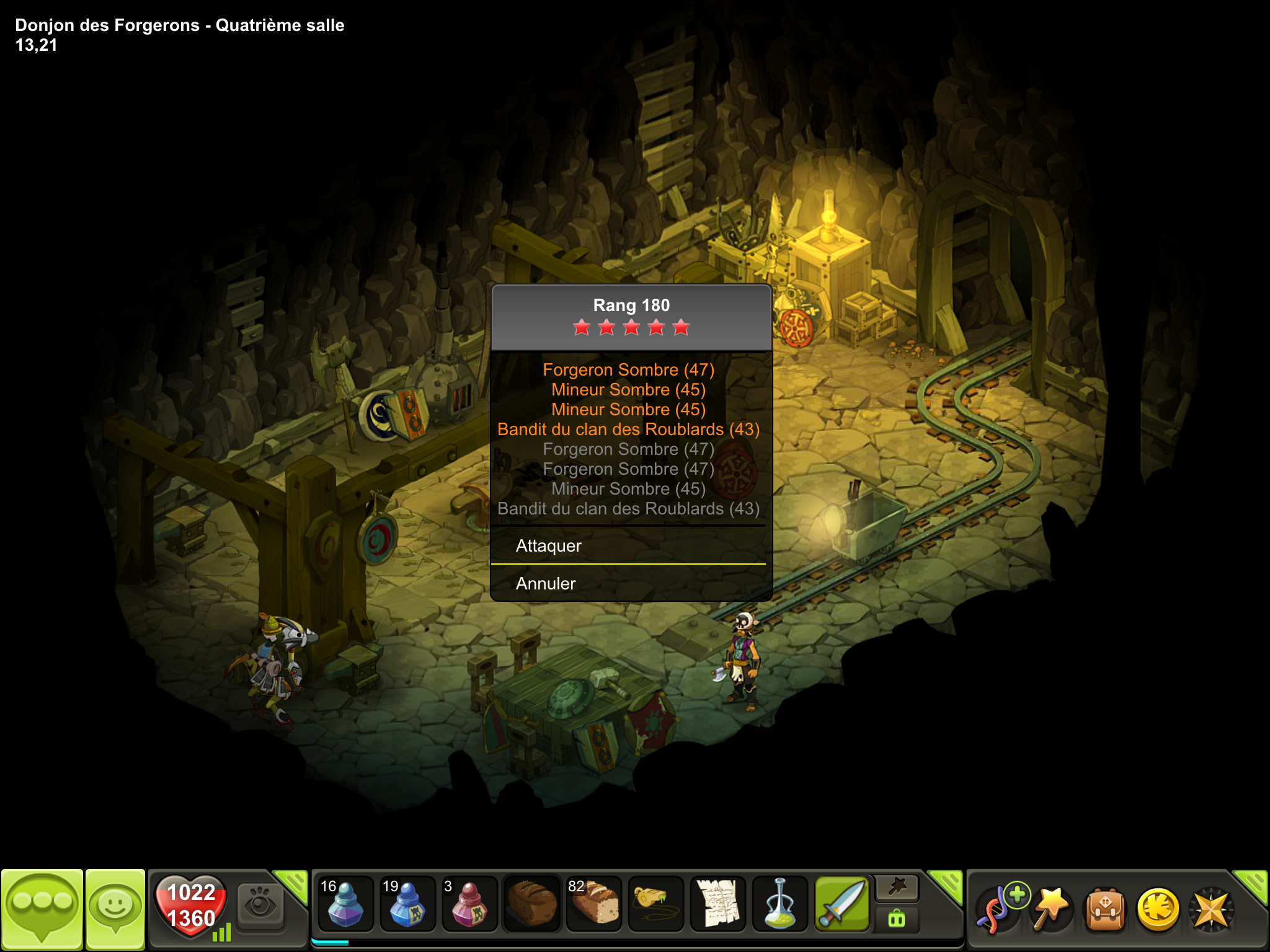Use the blue potion with count 19
The image size is (1270, 952).
(x=407, y=904)
